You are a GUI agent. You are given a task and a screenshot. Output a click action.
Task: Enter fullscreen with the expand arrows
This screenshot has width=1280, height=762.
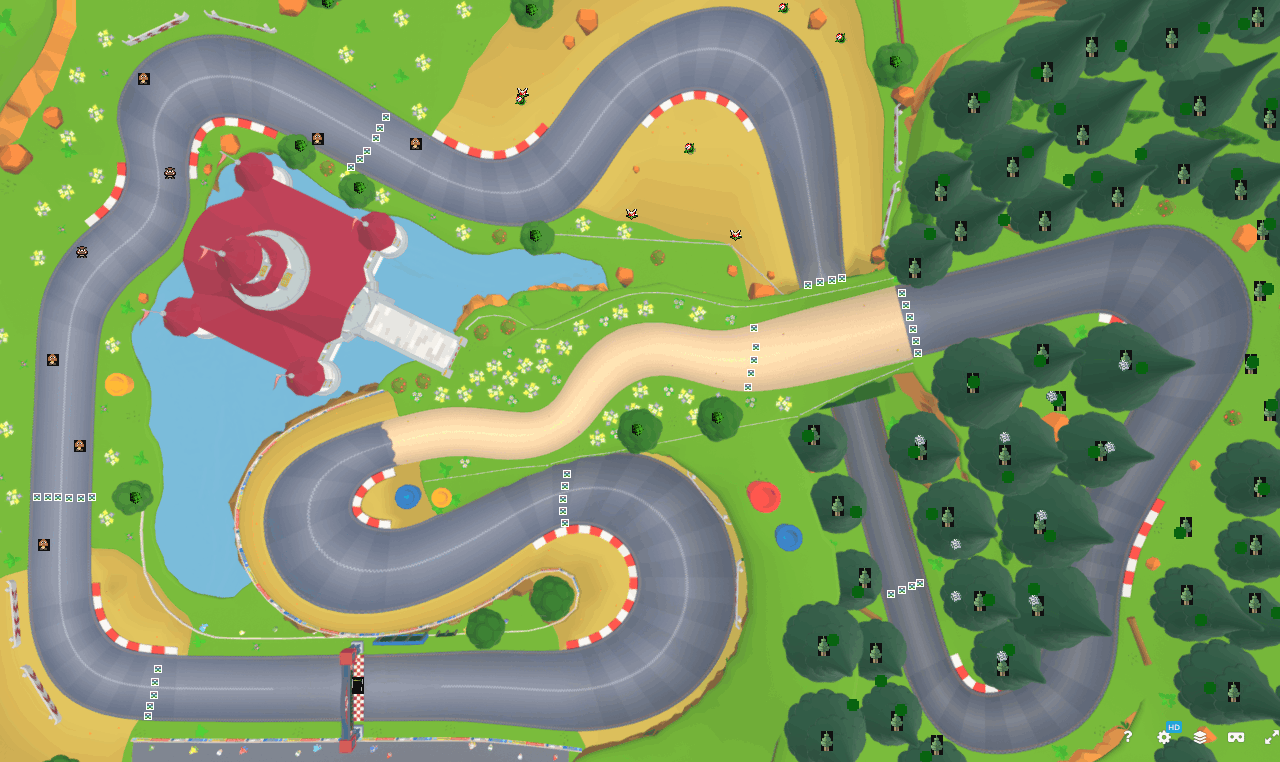(1265, 736)
